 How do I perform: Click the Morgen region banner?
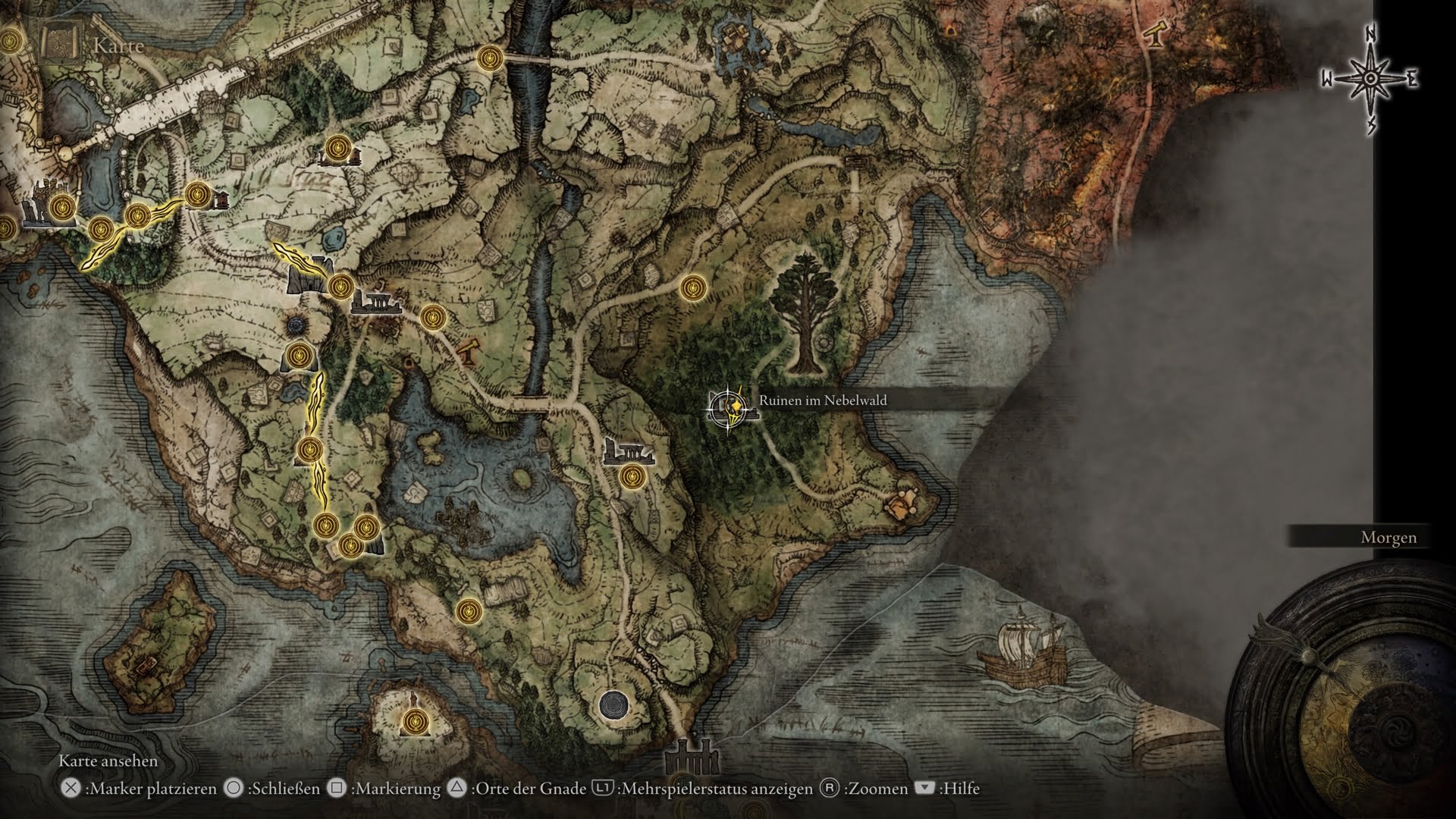pos(1389,536)
